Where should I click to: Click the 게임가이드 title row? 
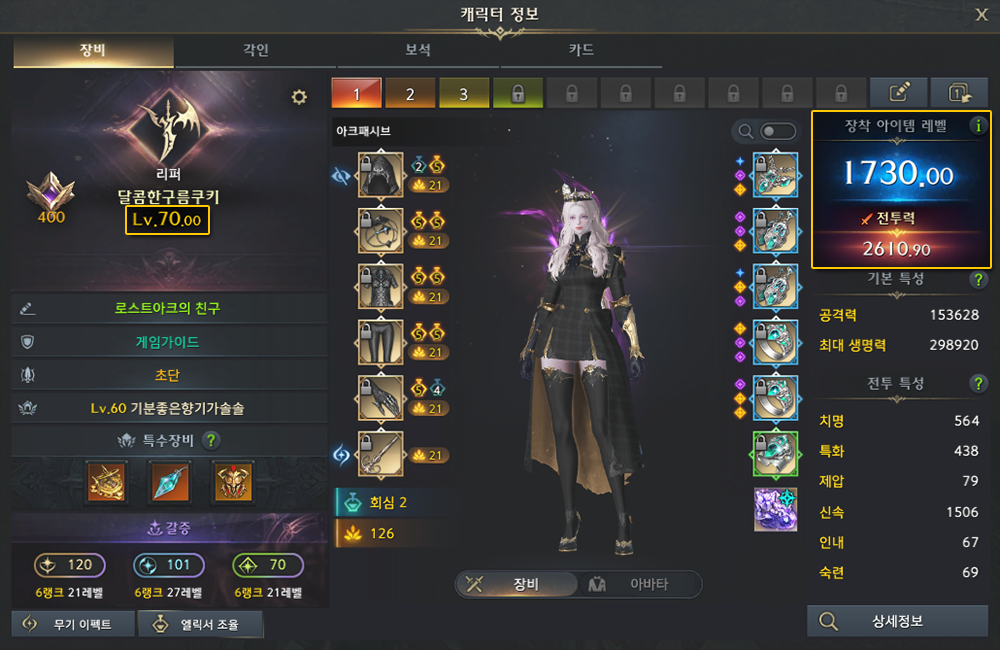pyautogui.click(x=167, y=342)
